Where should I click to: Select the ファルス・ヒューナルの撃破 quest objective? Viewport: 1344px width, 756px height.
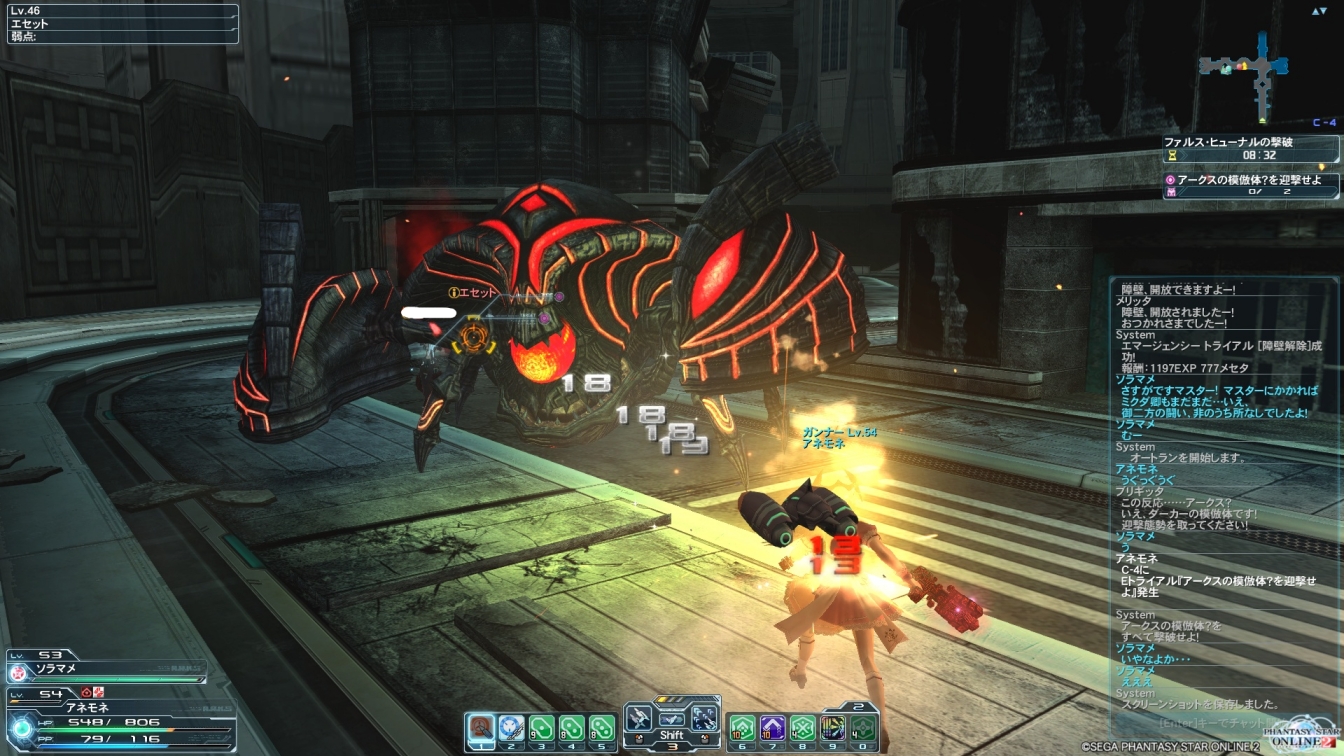(1250, 149)
